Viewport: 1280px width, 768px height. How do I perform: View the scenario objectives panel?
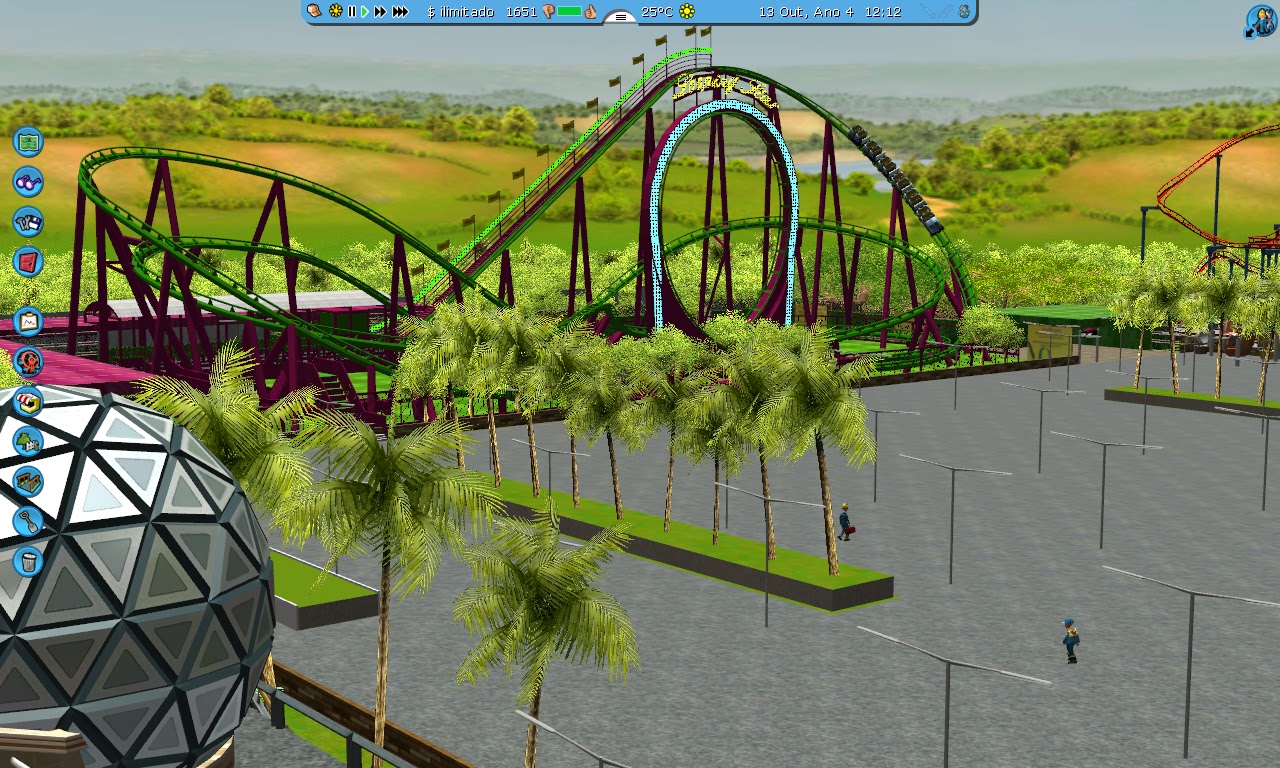27,321
